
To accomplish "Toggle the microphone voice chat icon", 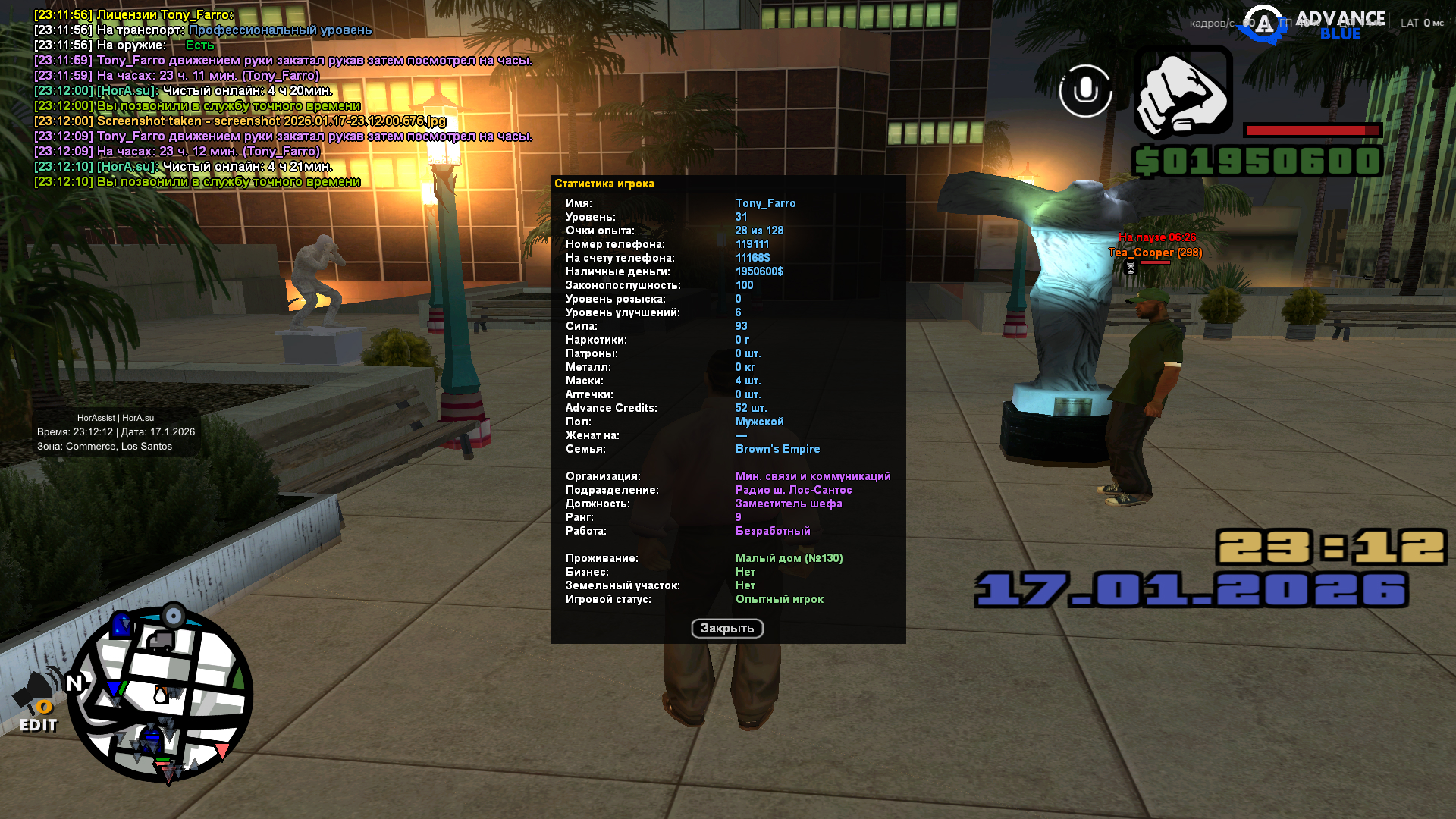I will (1085, 91).
